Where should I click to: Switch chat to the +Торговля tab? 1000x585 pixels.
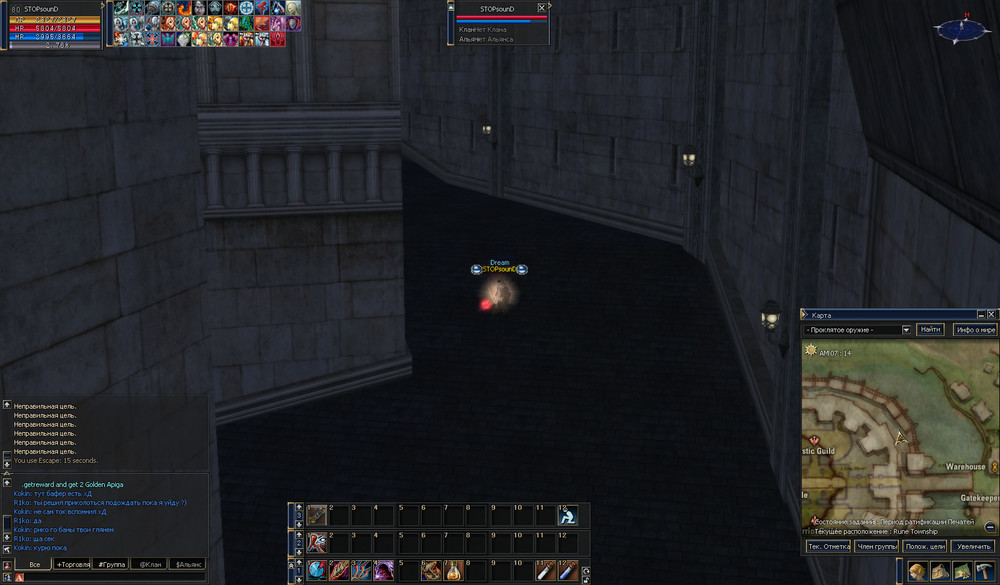tap(72, 564)
